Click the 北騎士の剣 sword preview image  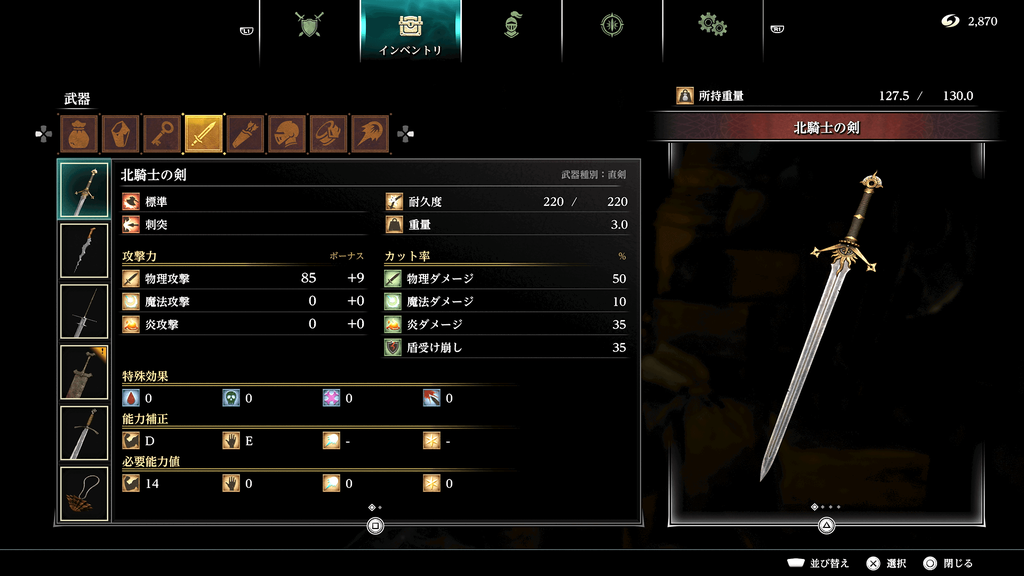click(x=826, y=325)
